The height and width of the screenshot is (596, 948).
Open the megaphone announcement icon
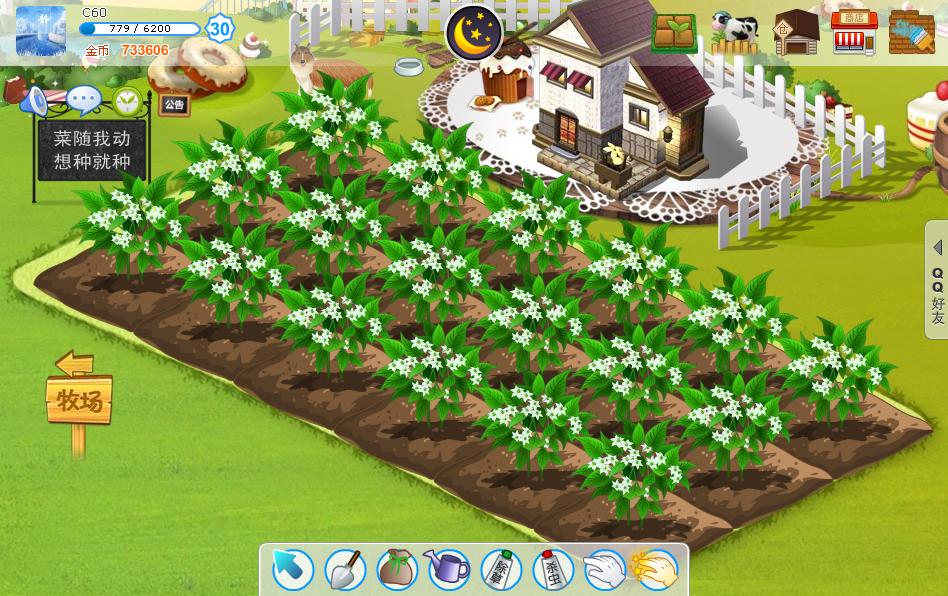click(36, 100)
